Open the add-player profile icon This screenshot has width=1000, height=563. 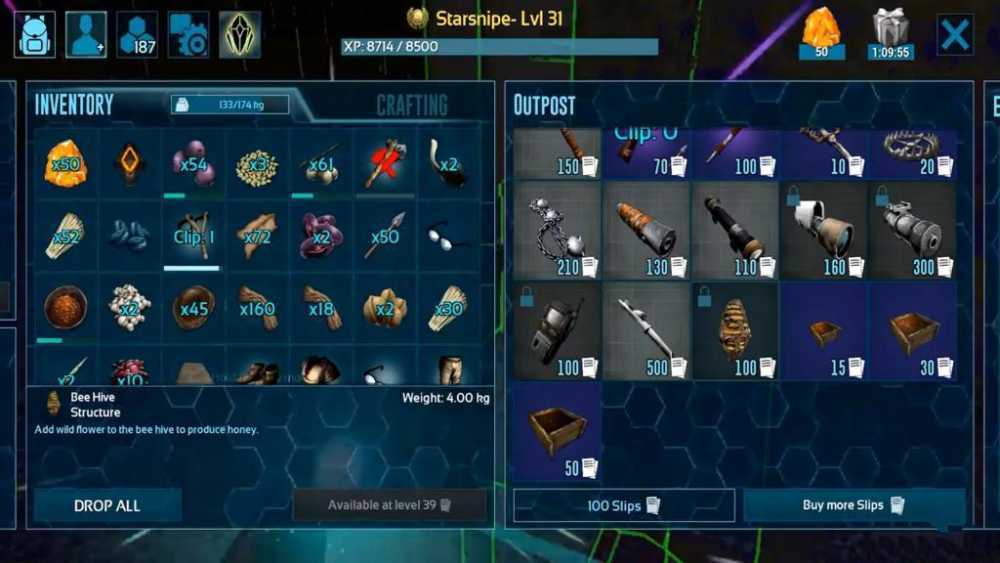86,35
